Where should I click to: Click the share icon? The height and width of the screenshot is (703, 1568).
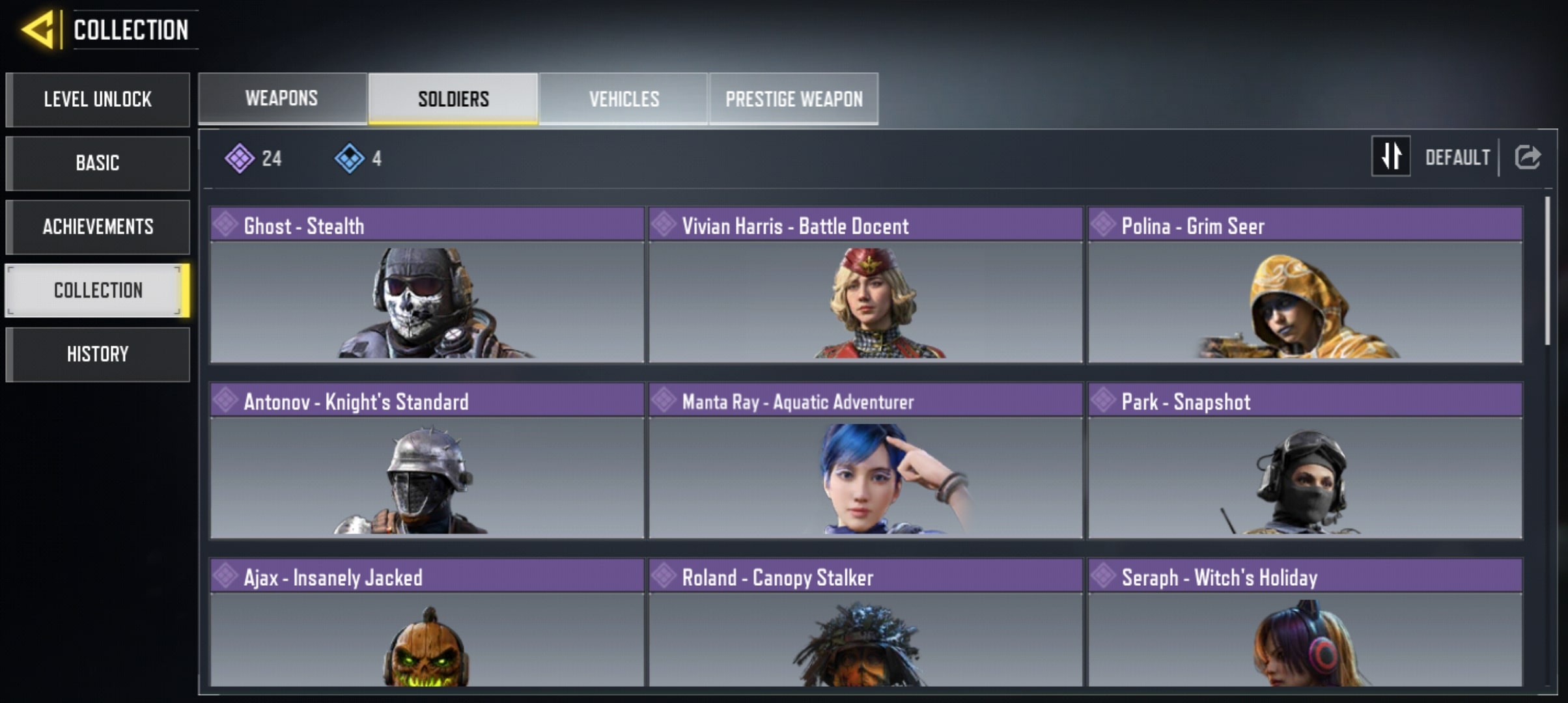pyautogui.click(x=1527, y=157)
